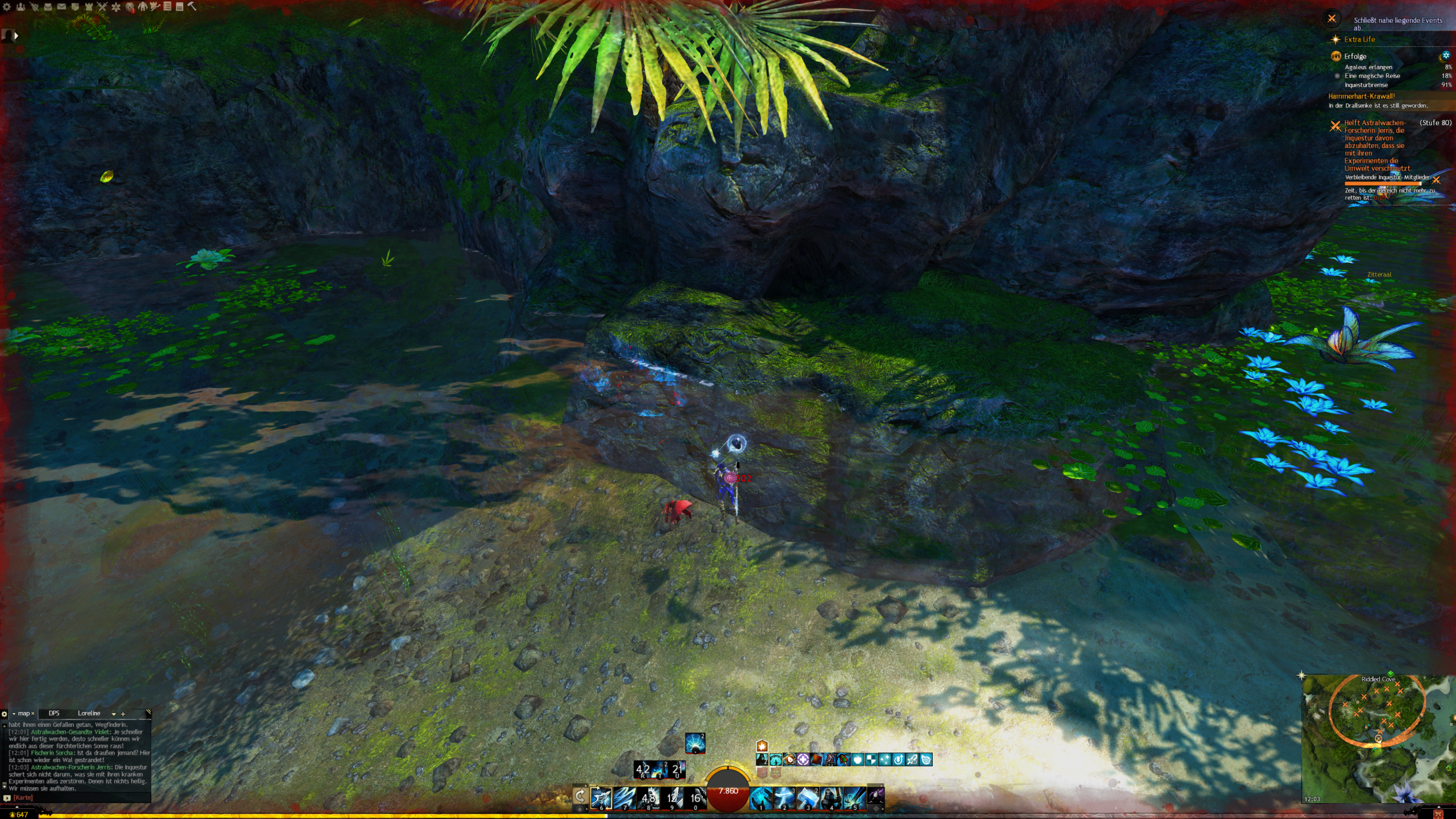Open the mail envelope icon
This screenshot has width=1456, height=819.
coord(61,7)
